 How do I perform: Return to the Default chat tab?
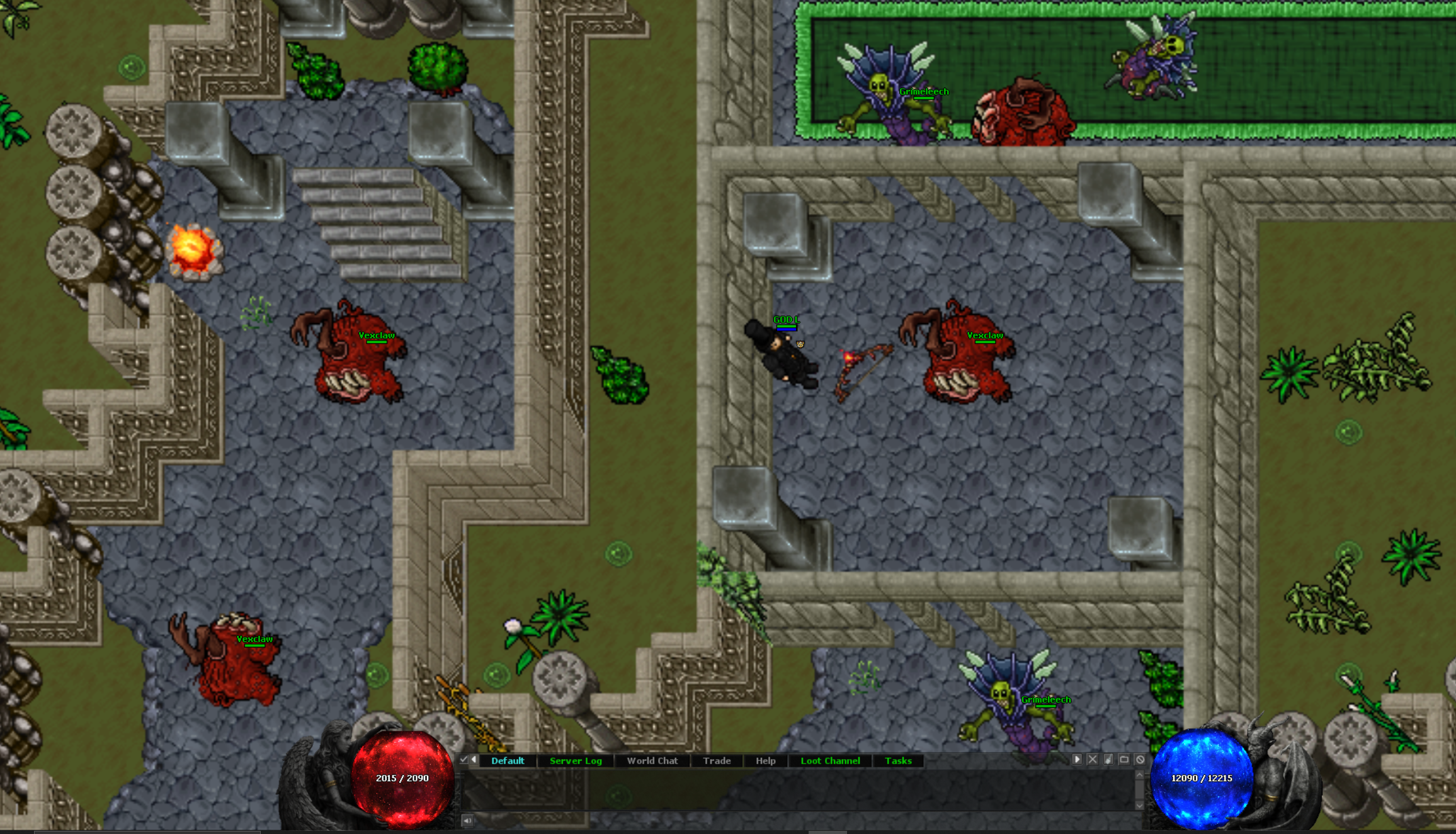point(508,760)
